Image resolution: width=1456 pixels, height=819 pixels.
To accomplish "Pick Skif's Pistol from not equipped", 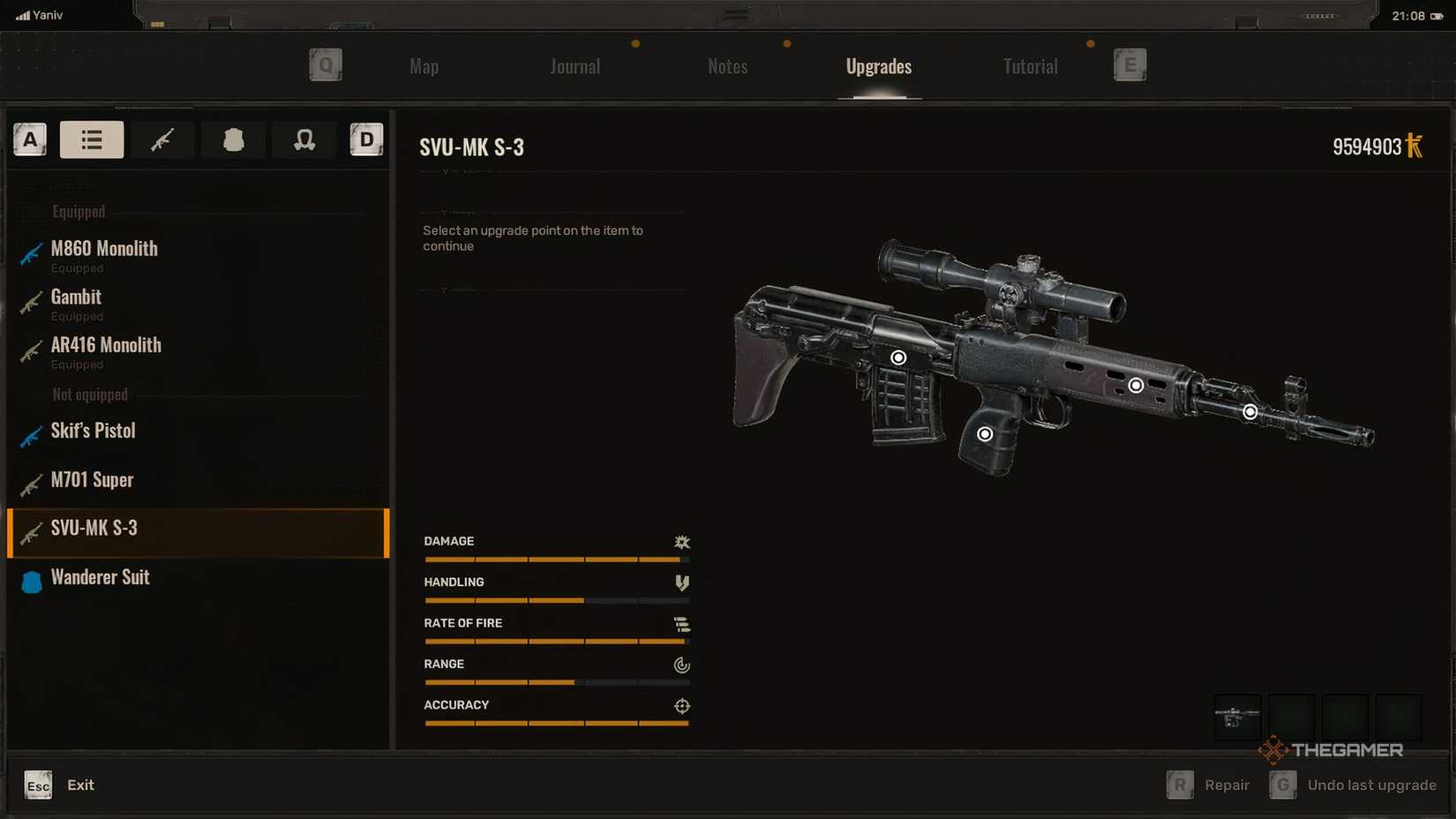I will [93, 432].
